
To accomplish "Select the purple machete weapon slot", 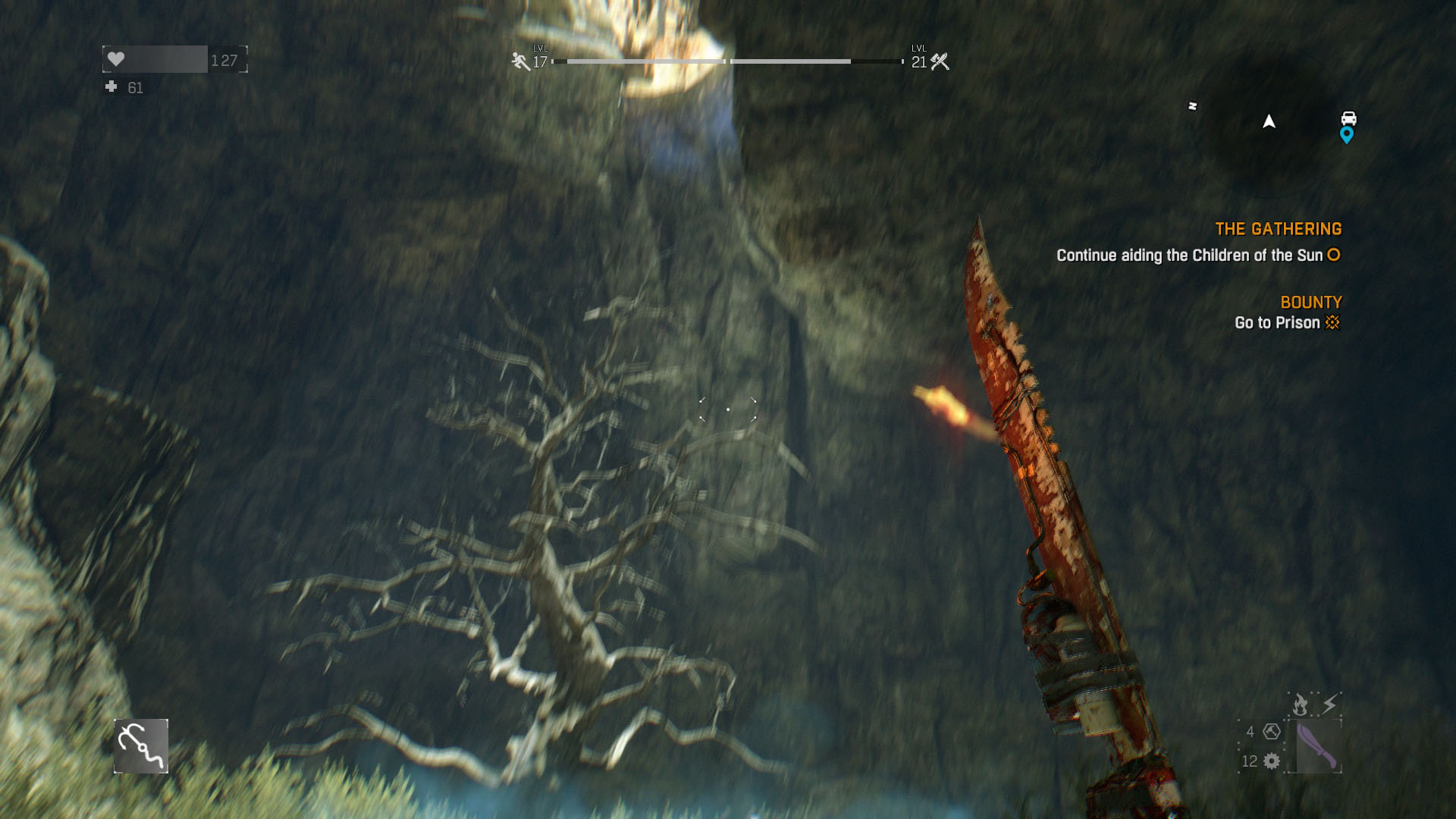I will pyautogui.click(x=1316, y=746).
